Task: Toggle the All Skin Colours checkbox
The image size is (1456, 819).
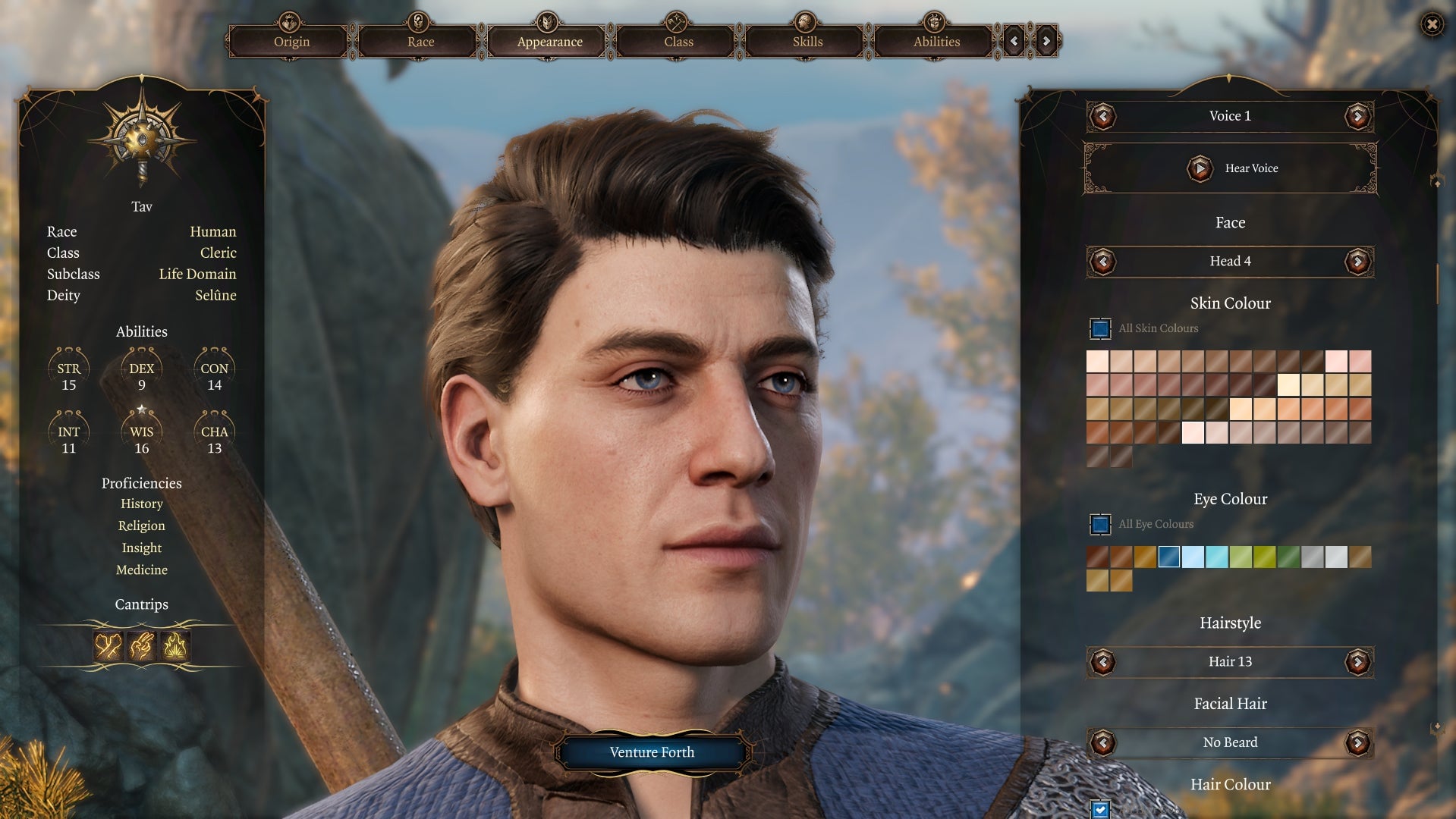Action: click(1099, 328)
